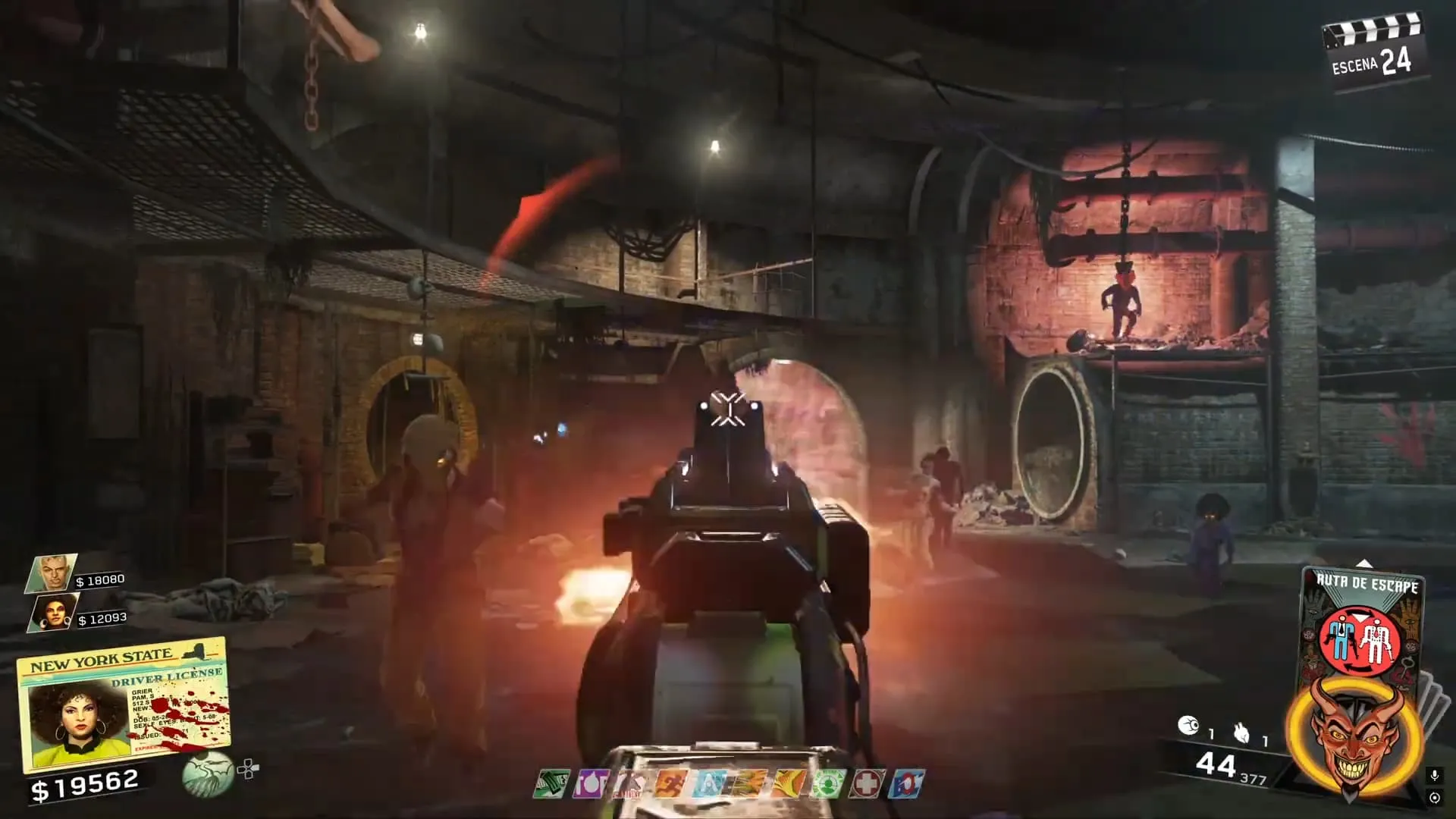Screen dimensions: 1456x819
Task: Activate the round green dragon ability icon
Action: [207, 773]
